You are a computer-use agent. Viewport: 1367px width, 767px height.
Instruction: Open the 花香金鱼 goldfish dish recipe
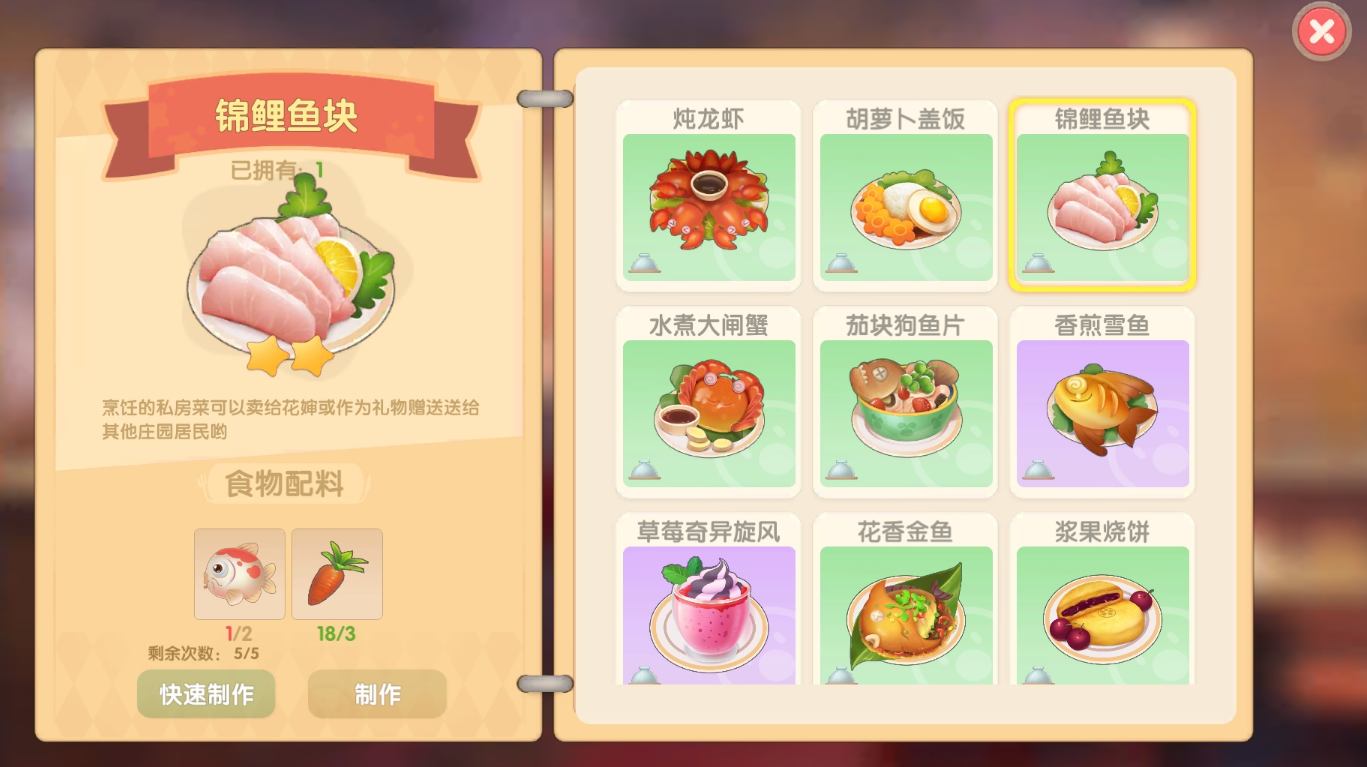coord(905,605)
